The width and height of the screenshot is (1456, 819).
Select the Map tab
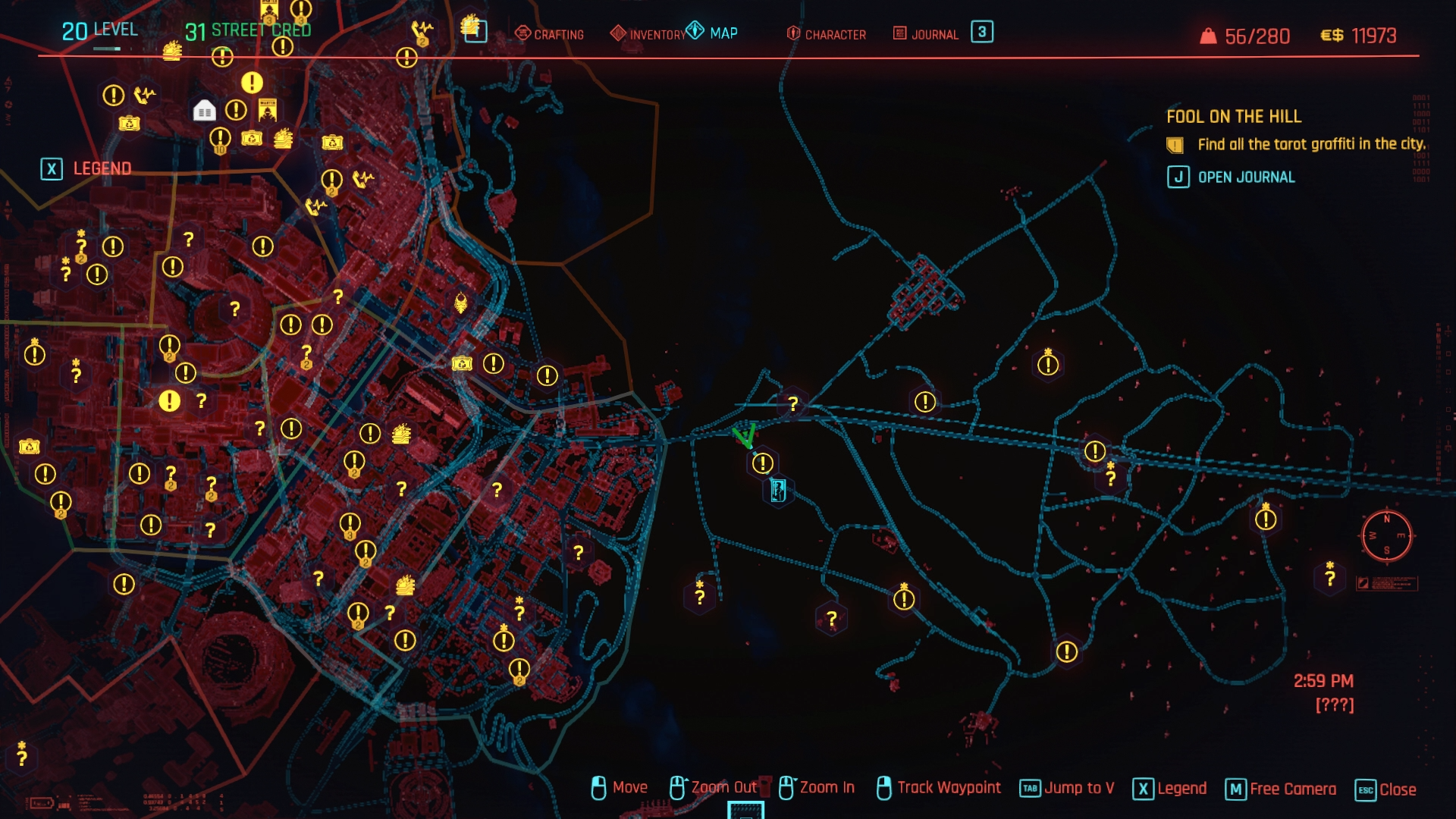713,33
